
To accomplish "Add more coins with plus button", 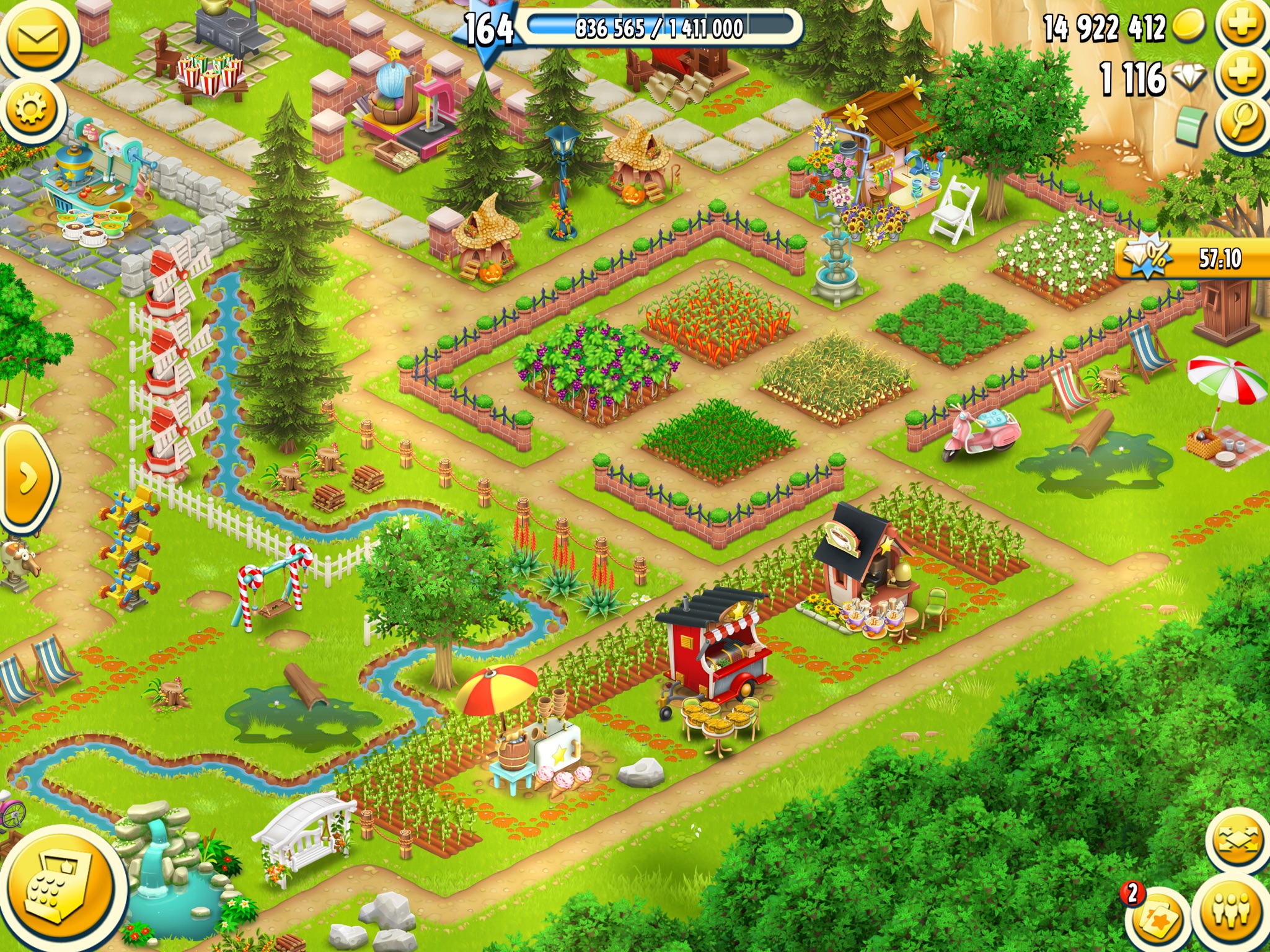I will coord(1241,25).
